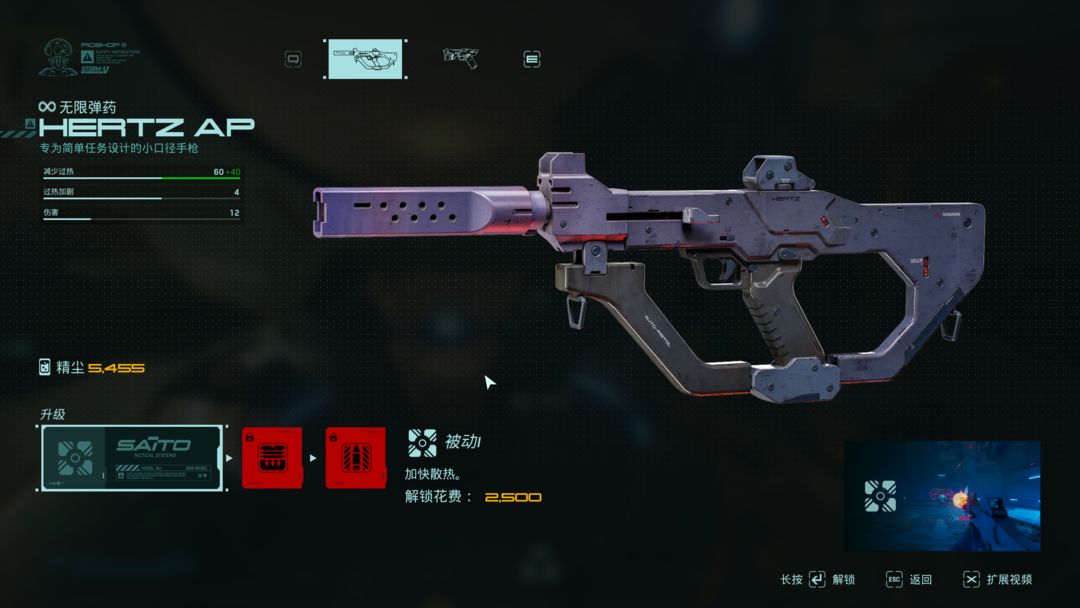
Task: Expand the video via 扩展视频
Action: click(1009, 580)
